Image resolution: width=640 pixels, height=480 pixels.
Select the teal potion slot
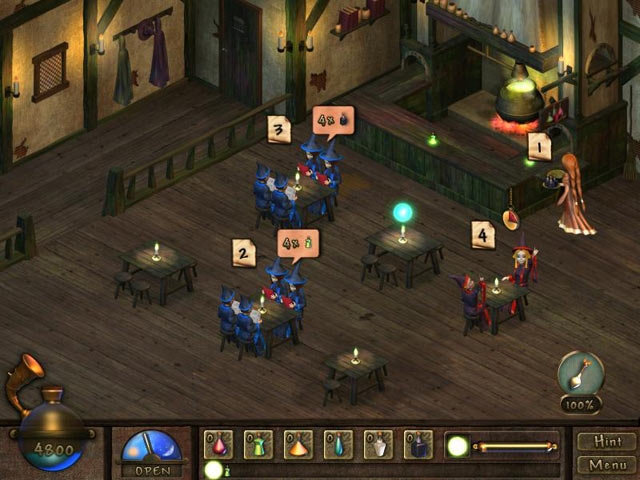coord(338,444)
